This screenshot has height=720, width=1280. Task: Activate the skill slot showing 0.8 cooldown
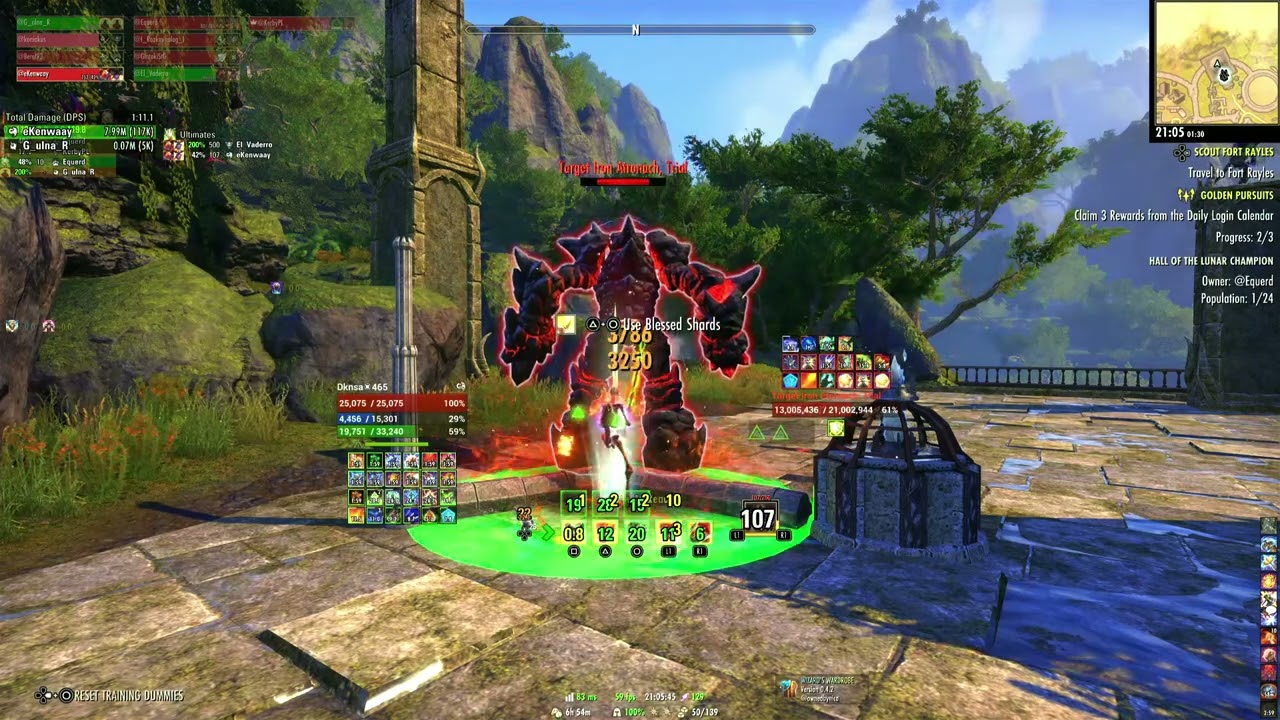574,534
